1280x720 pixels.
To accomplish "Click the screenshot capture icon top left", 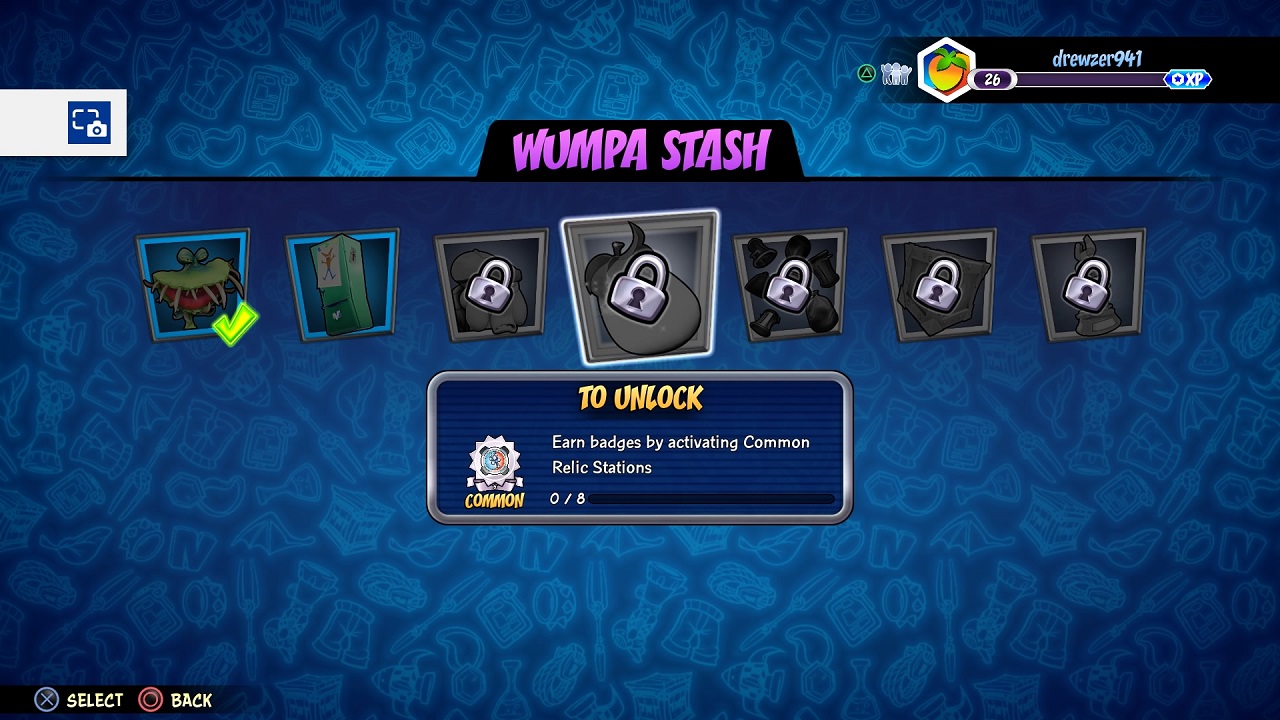I will tap(89, 122).
